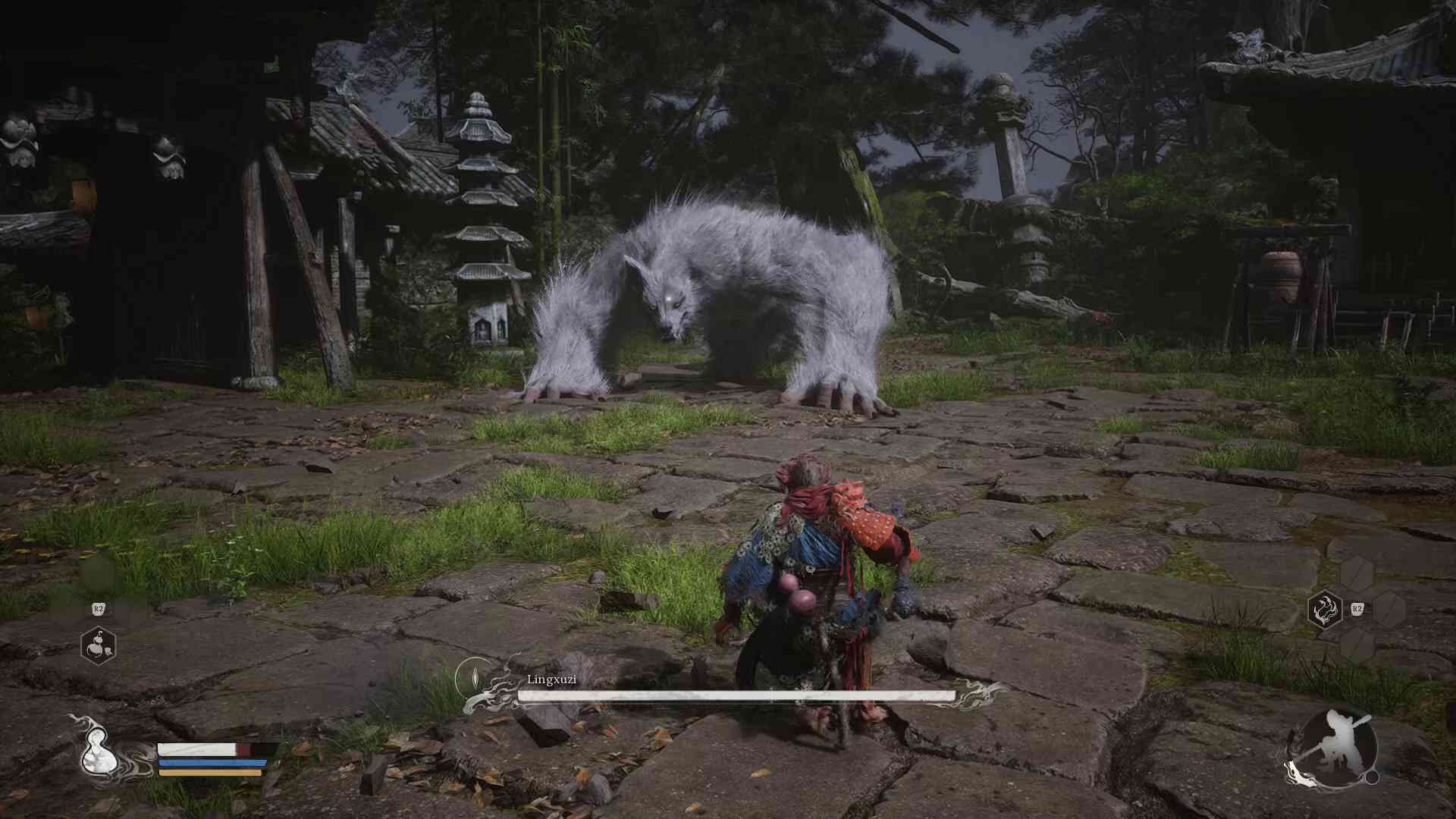Select the transformation ability tab icon
1456x819 pixels.
pos(1325,609)
